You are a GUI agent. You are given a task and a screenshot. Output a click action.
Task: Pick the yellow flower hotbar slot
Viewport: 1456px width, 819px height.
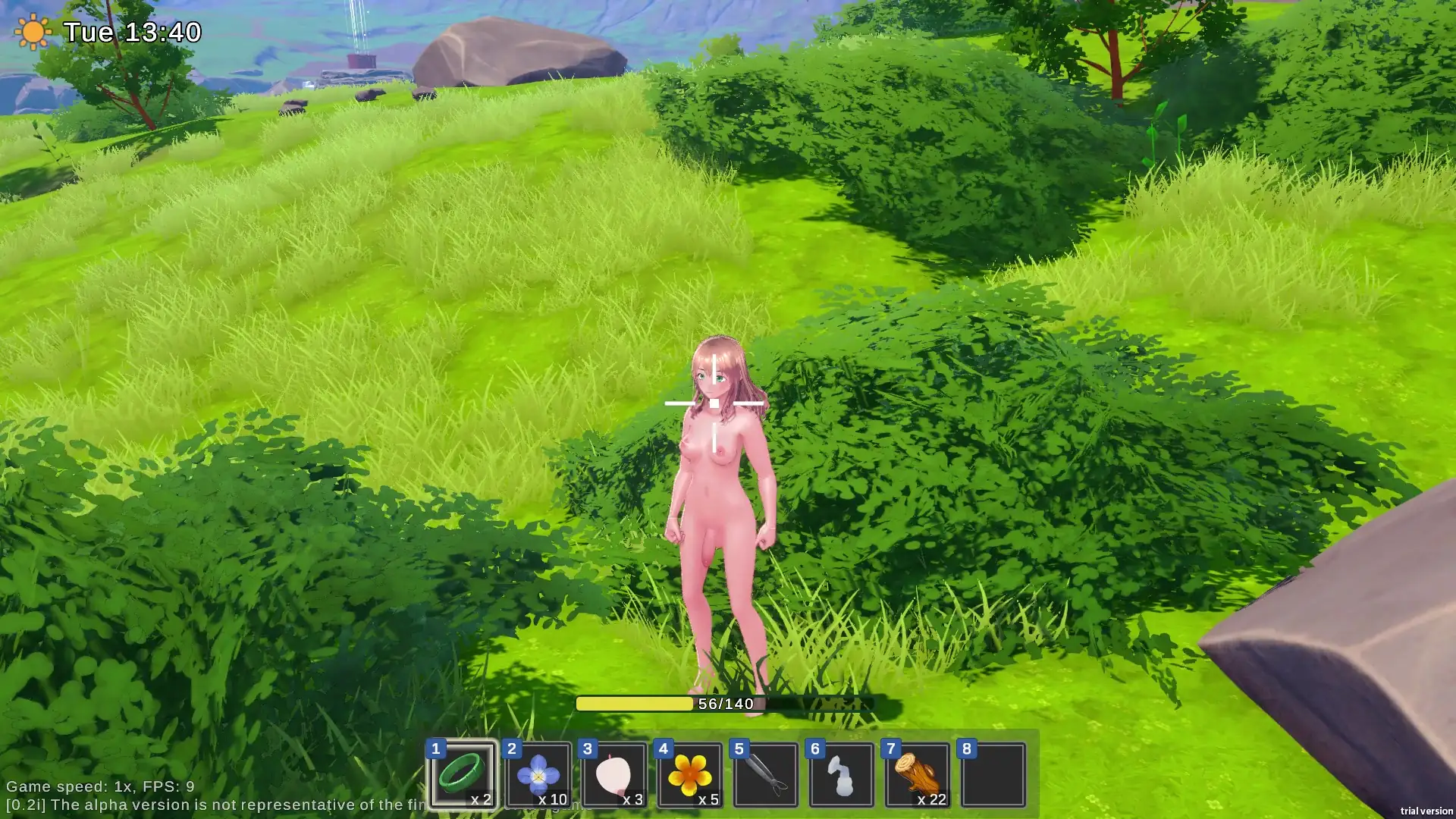(690, 774)
